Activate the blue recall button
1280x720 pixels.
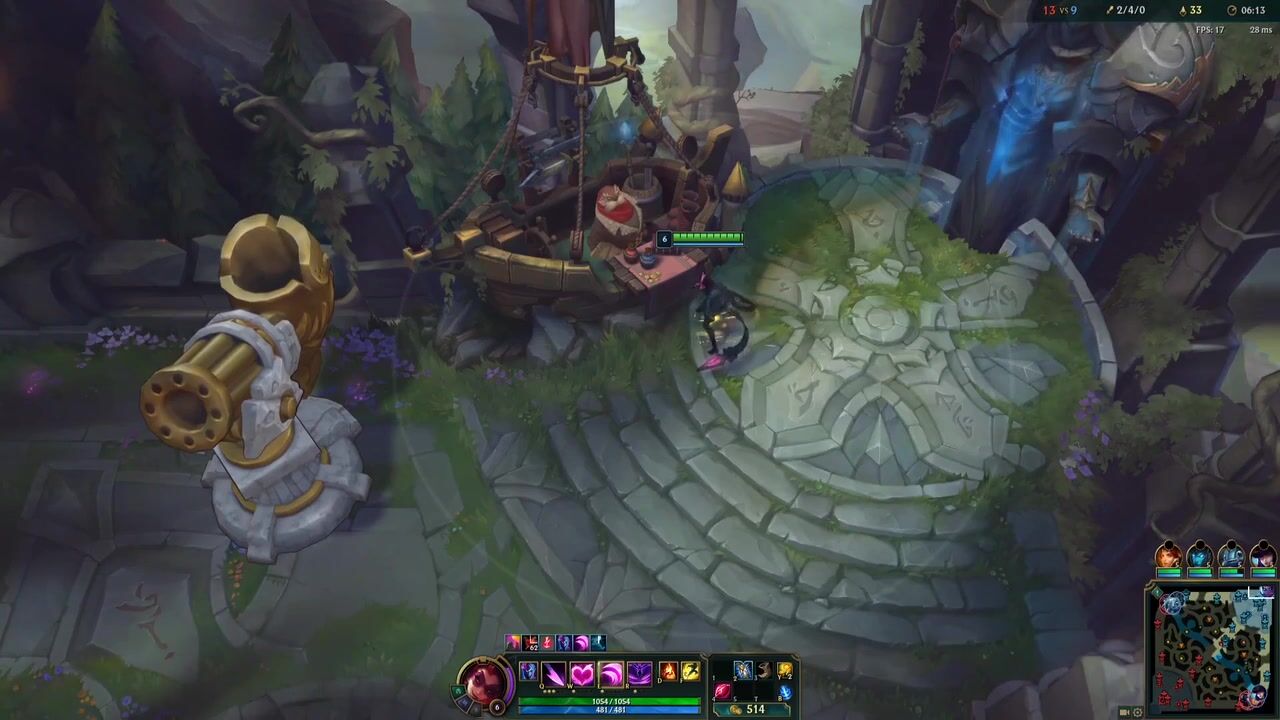785,691
